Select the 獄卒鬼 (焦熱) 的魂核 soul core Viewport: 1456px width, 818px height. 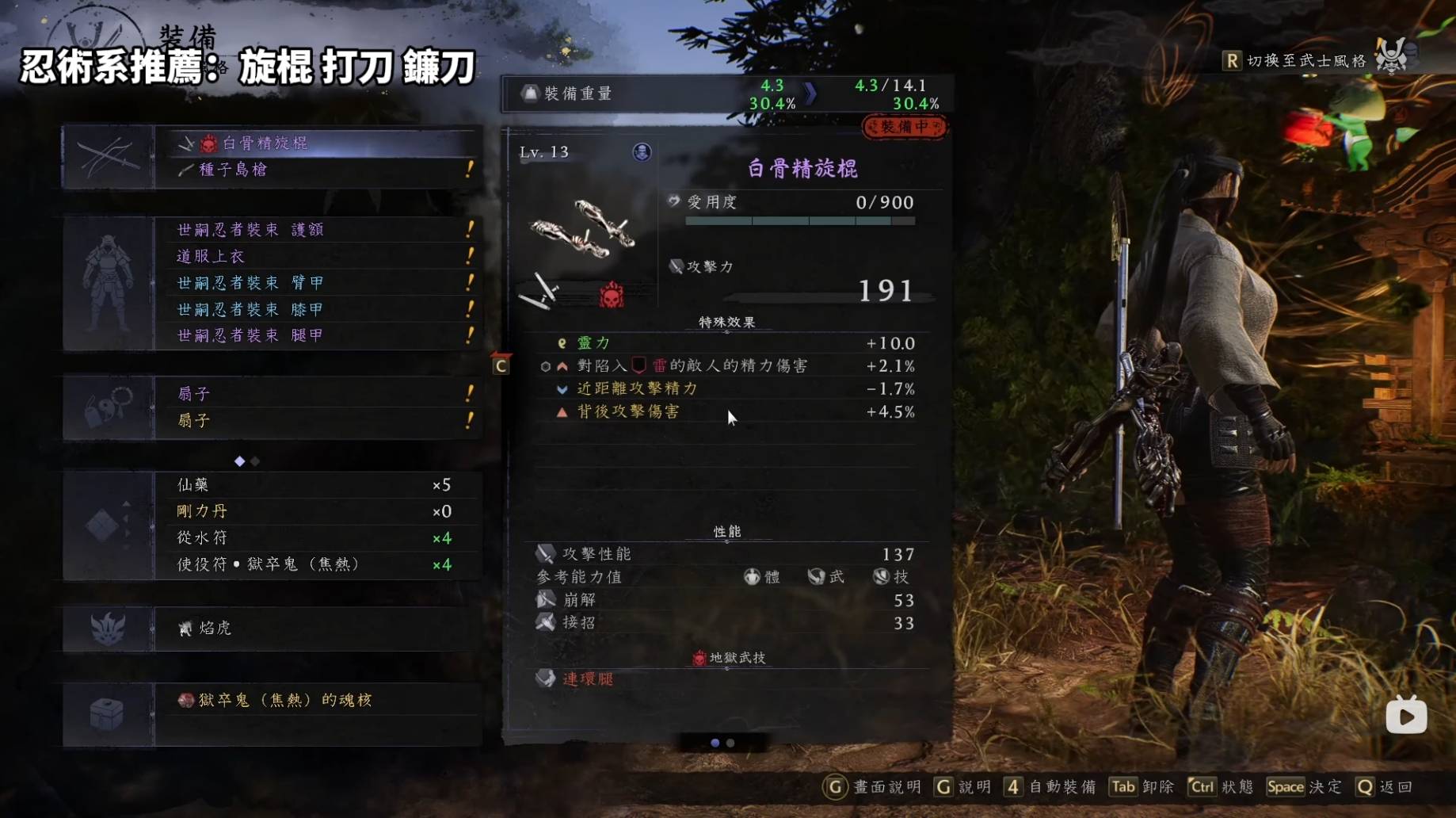(x=317, y=700)
